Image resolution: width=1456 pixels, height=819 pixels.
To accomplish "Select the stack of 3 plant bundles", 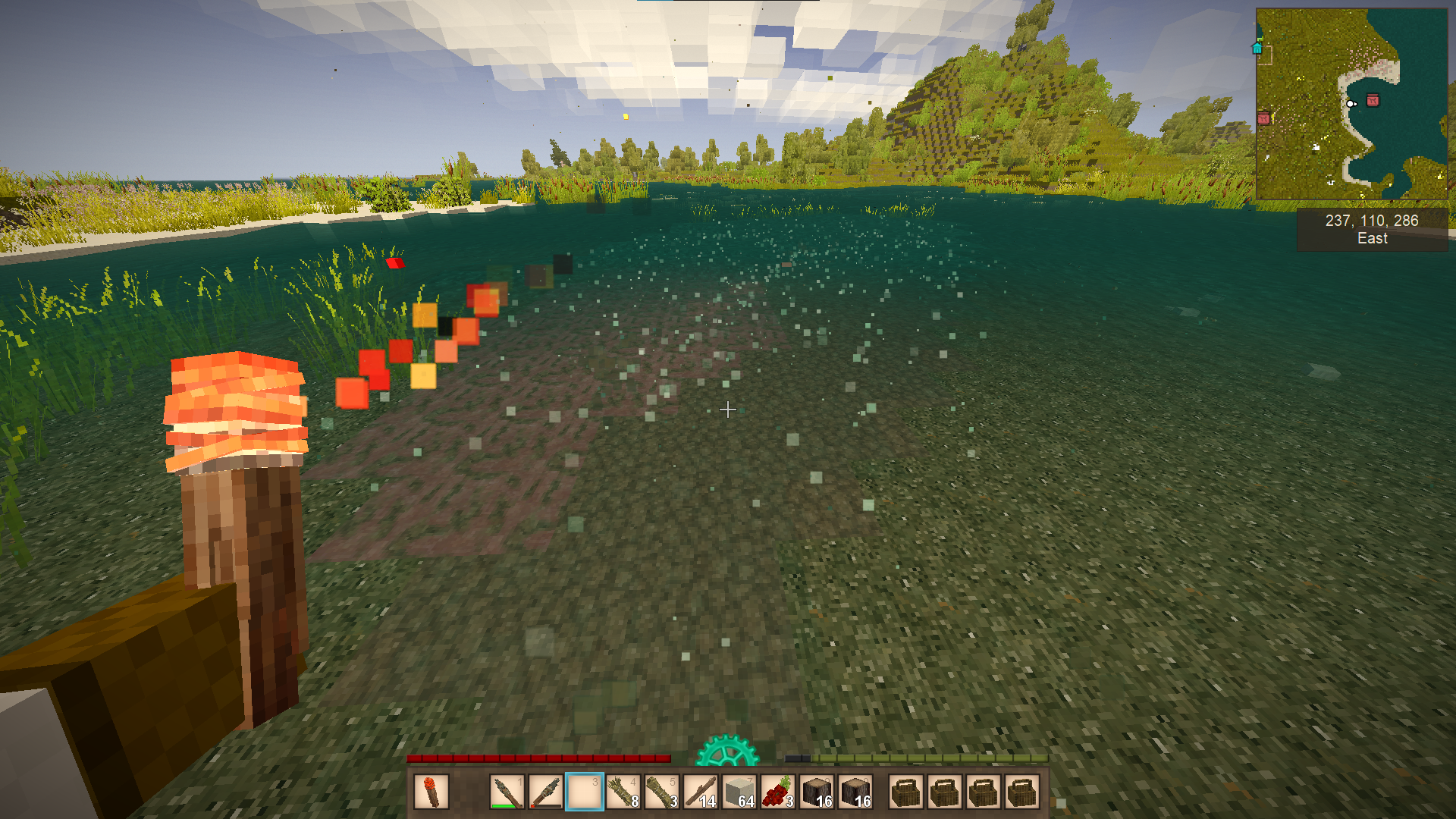I will click(x=662, y=792).
